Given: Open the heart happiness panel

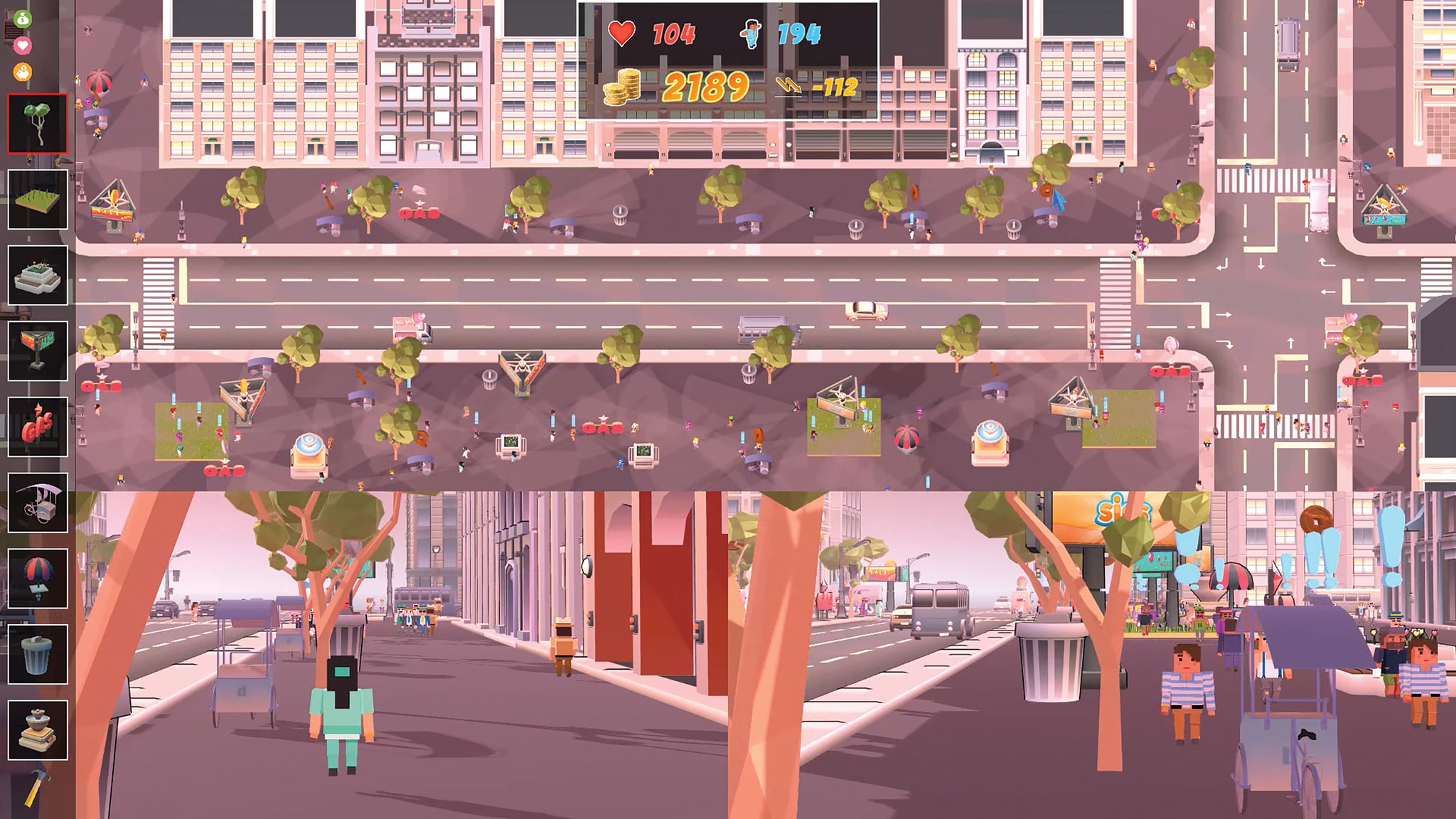Looking at the screenshot, I should (21, 44).
